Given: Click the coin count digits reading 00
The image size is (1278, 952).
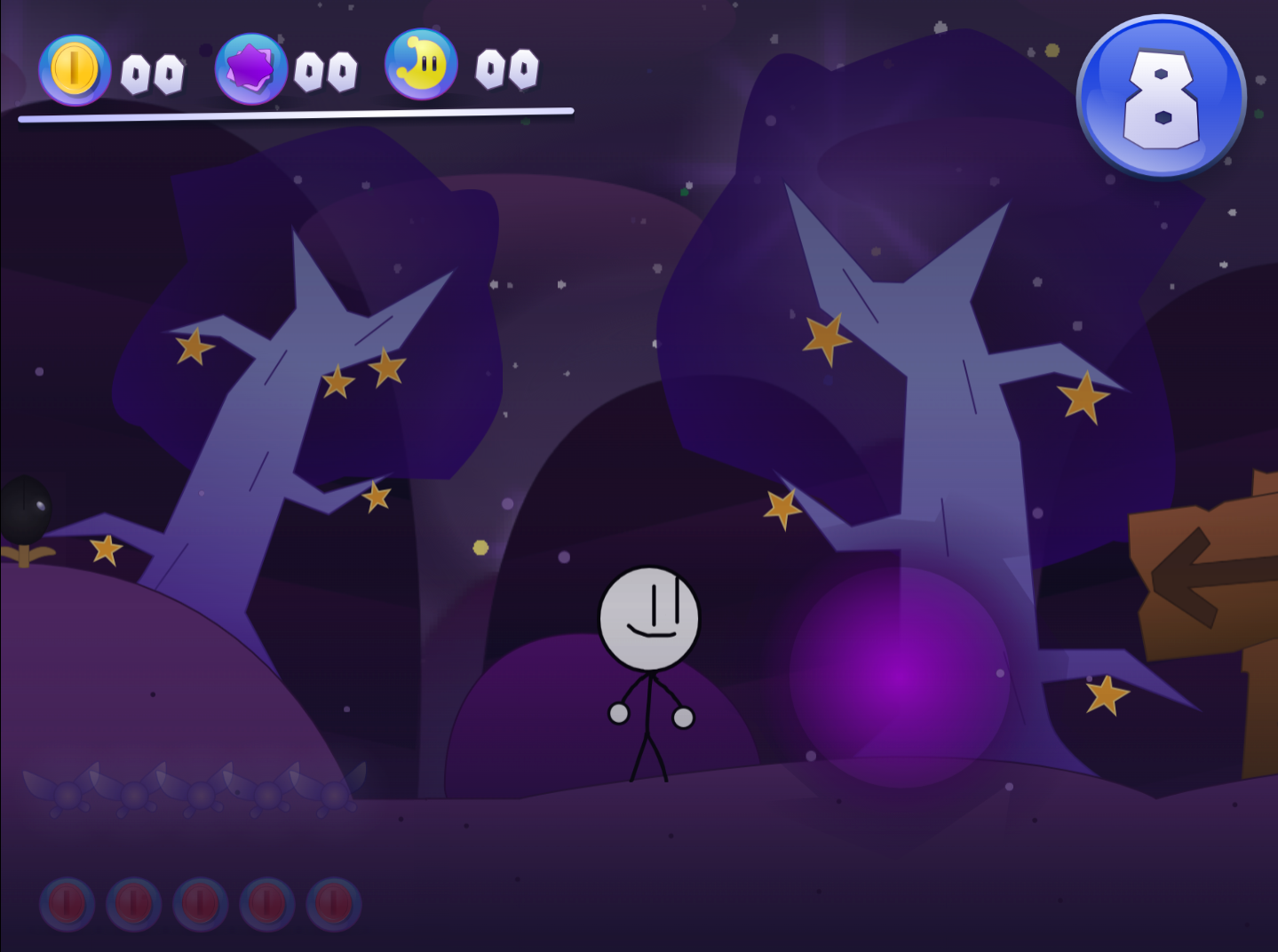Looking at the screenshot, I should [154, 71].
